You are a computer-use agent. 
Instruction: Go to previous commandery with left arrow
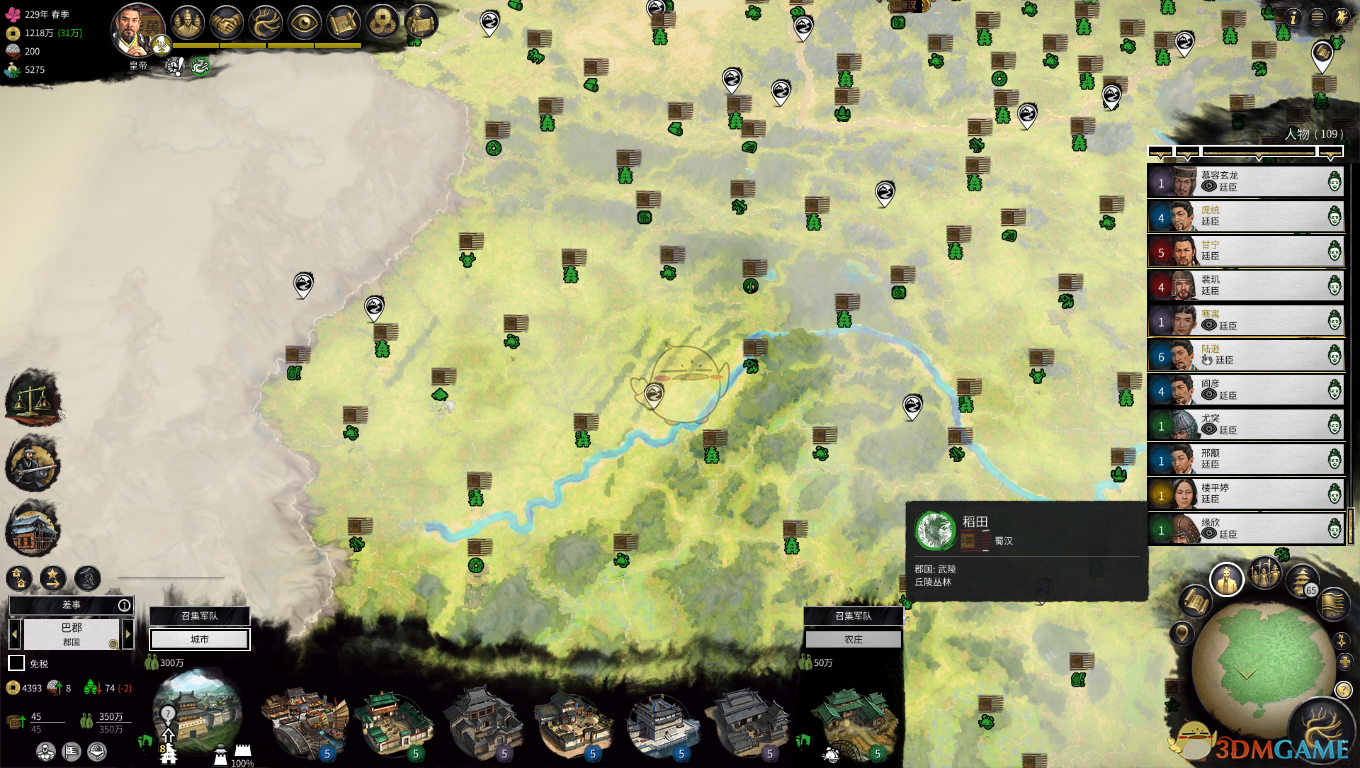pyautogui.click(x=15, y=634)
